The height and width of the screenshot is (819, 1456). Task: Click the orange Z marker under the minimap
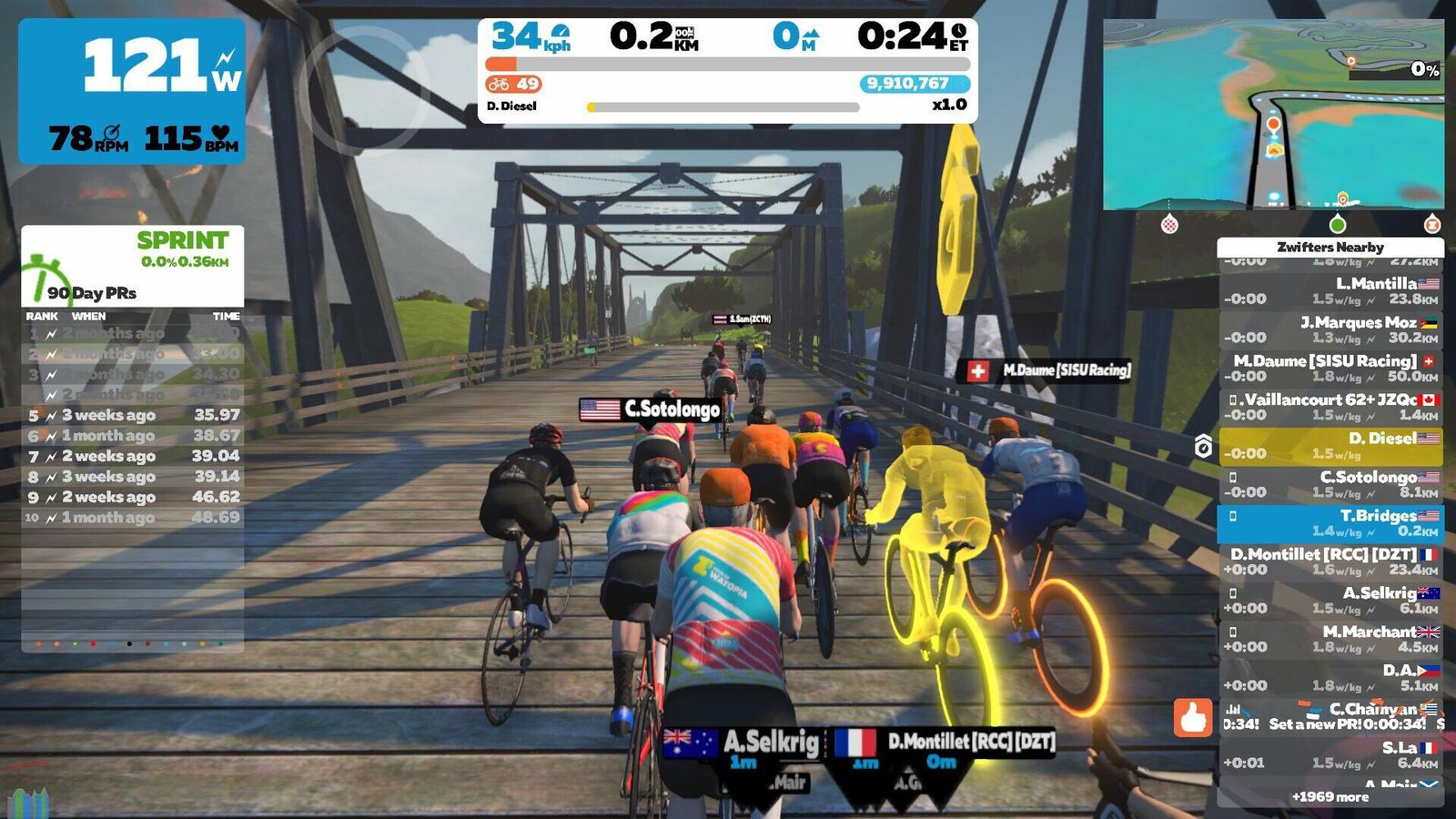(1431, 224)
